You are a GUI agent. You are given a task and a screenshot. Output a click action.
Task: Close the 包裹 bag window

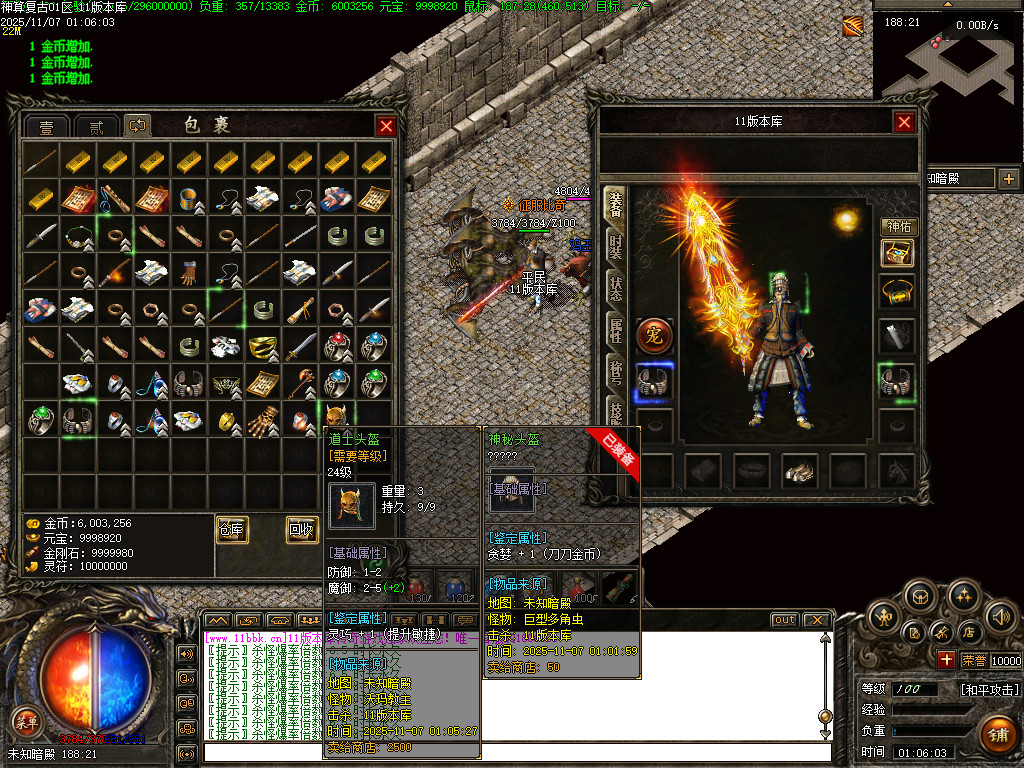click(x=385, y=126)
